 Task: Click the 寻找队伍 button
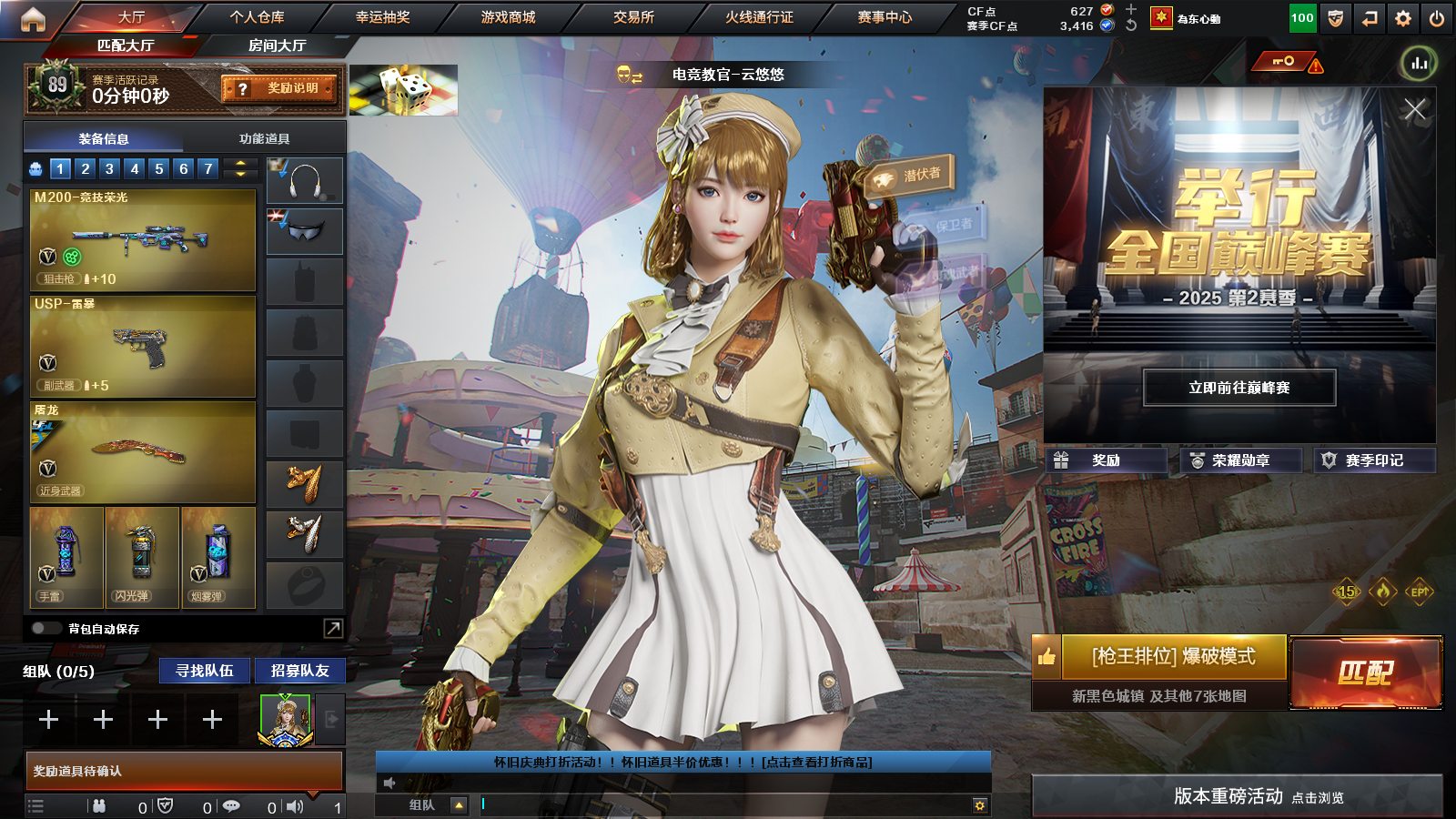pyautogui.click(x=205, y=671)
